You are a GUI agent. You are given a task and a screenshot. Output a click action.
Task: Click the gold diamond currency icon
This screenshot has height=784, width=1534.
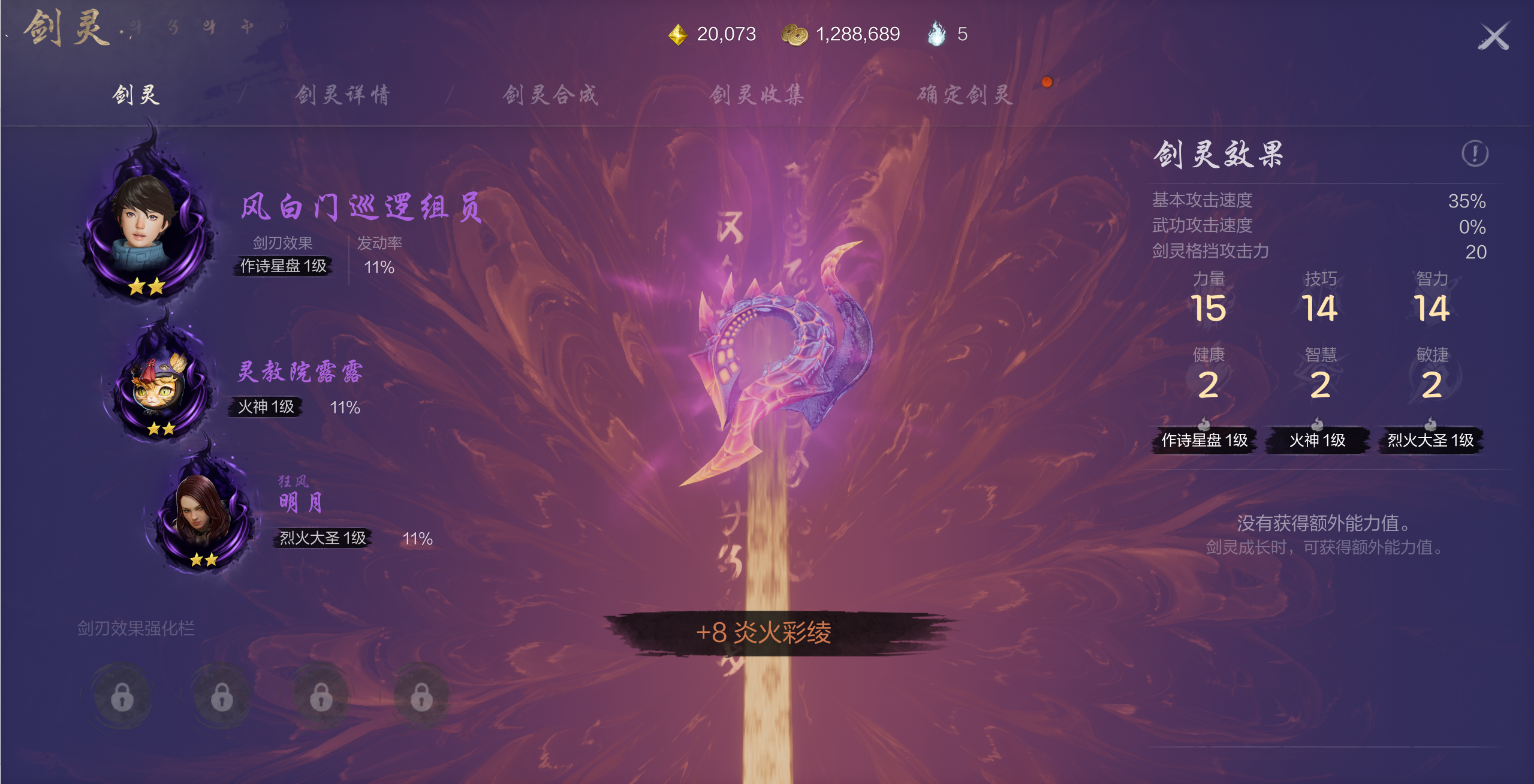(677, 34)
